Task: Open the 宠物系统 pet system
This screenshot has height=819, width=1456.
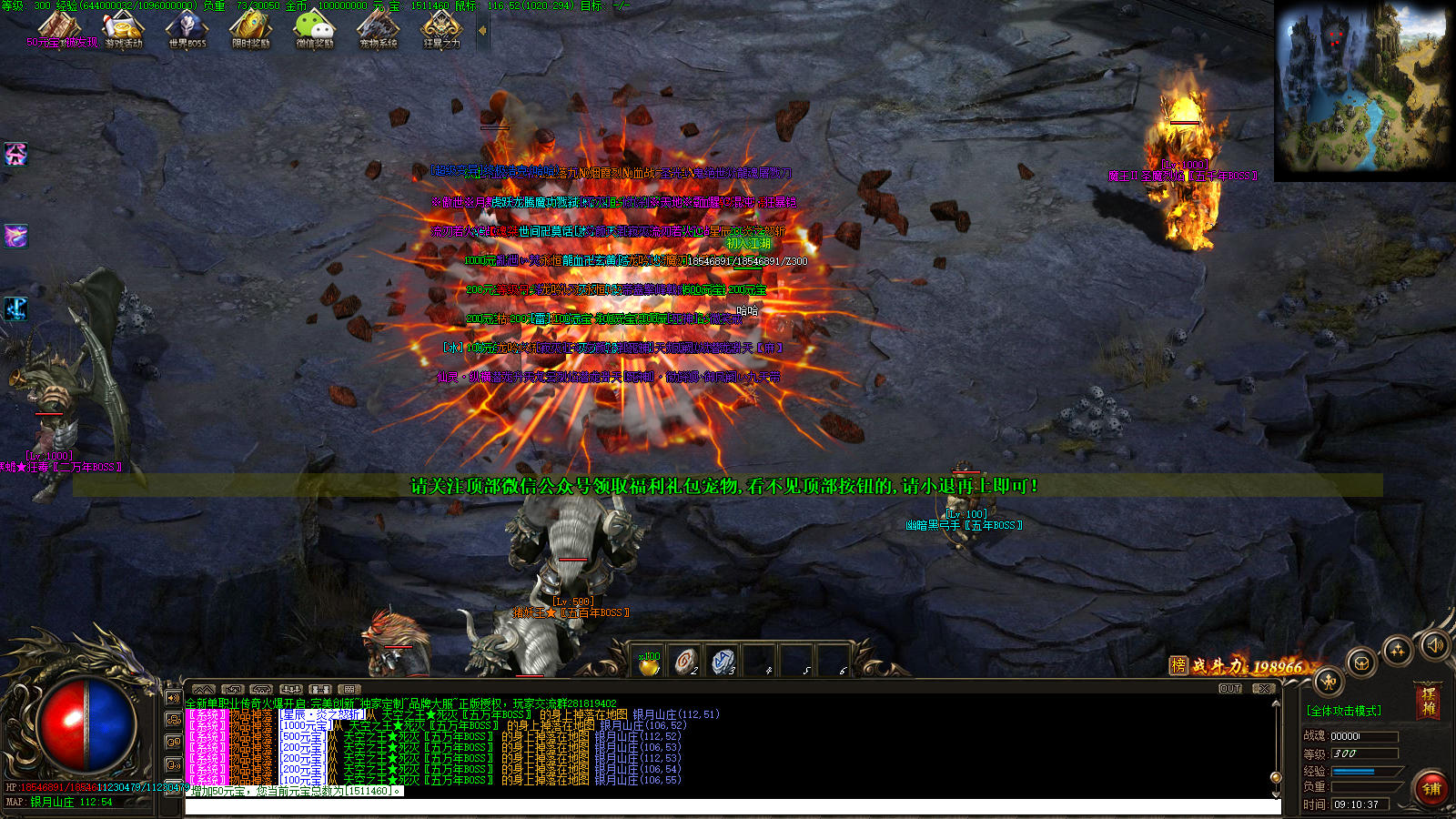Action: coord(378,29)
